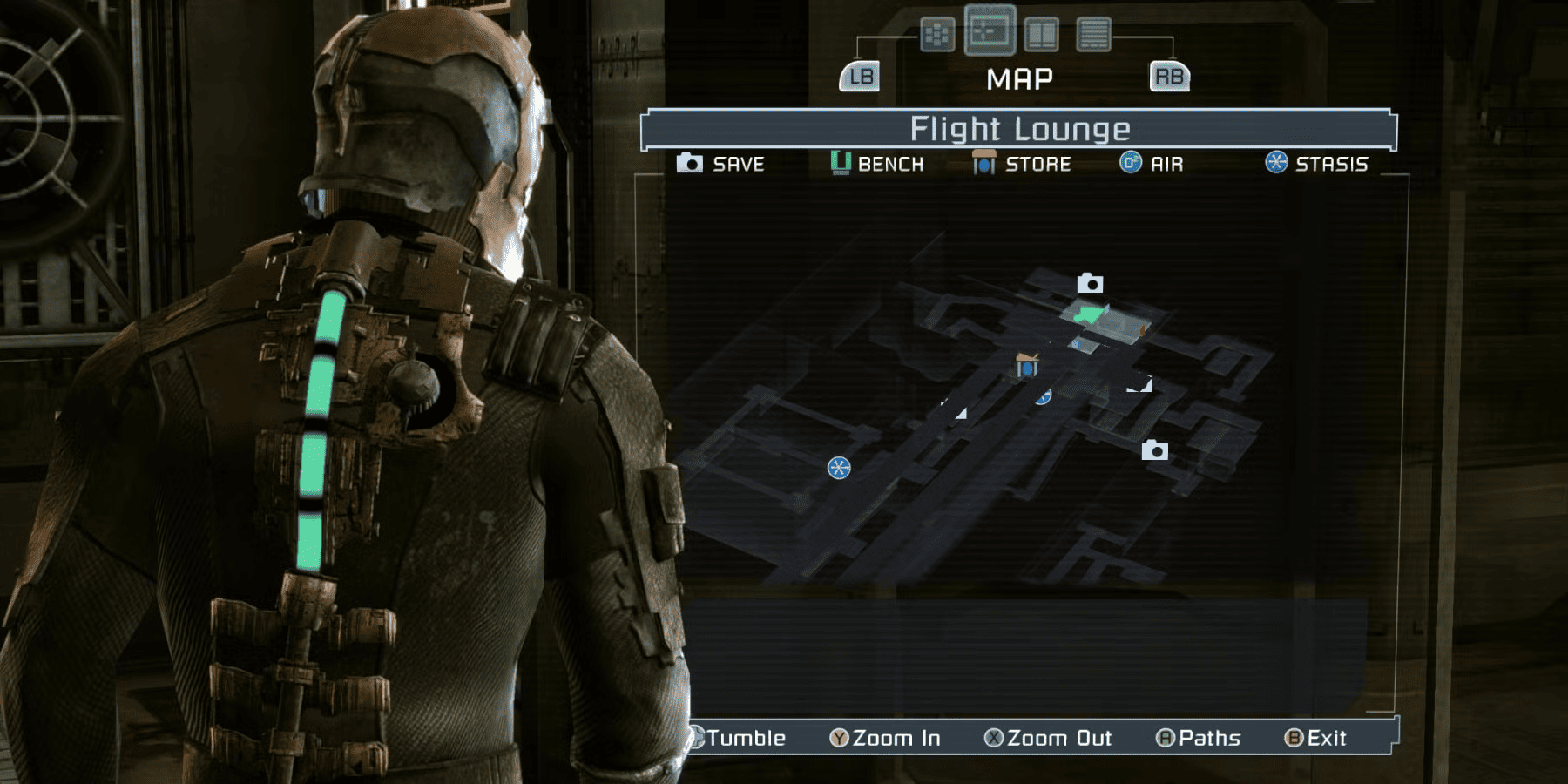
Task: Click the Flight Lounge title bar
Action: [1019, 128]
